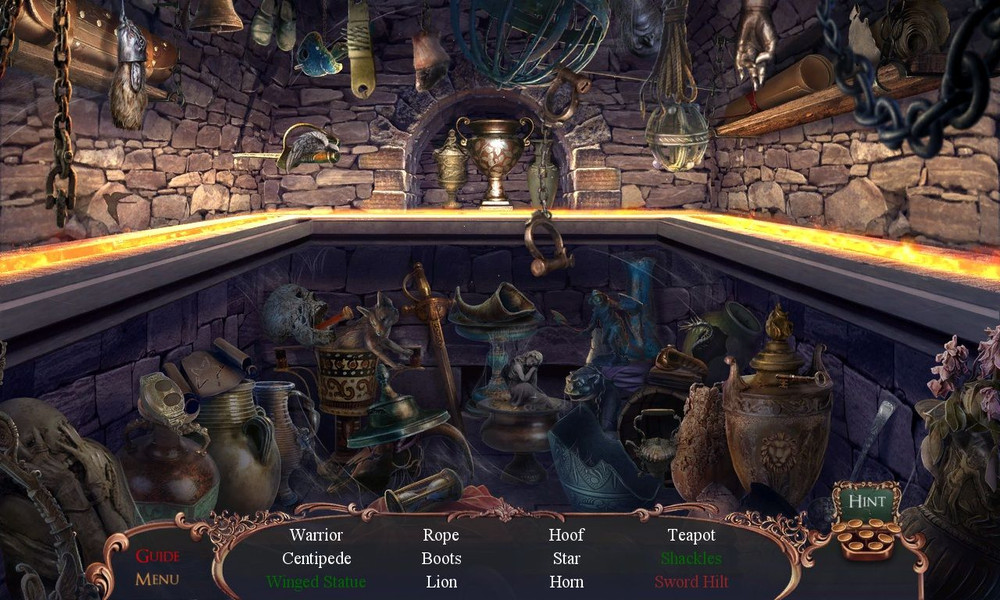Image resolution: width=1000 pixels, height=600 pixels.
Task: Open the Menu
Action: 157,579
